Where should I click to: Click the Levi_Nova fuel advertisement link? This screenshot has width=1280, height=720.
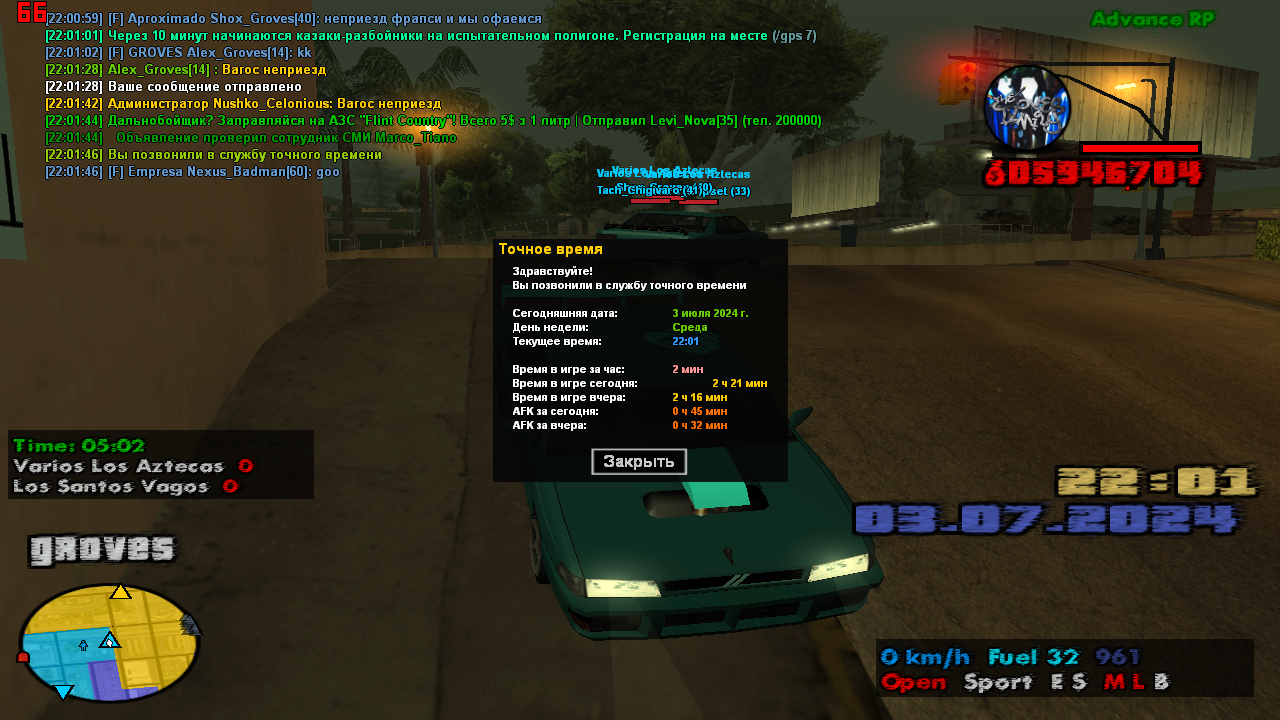click(x=430, y=120)
